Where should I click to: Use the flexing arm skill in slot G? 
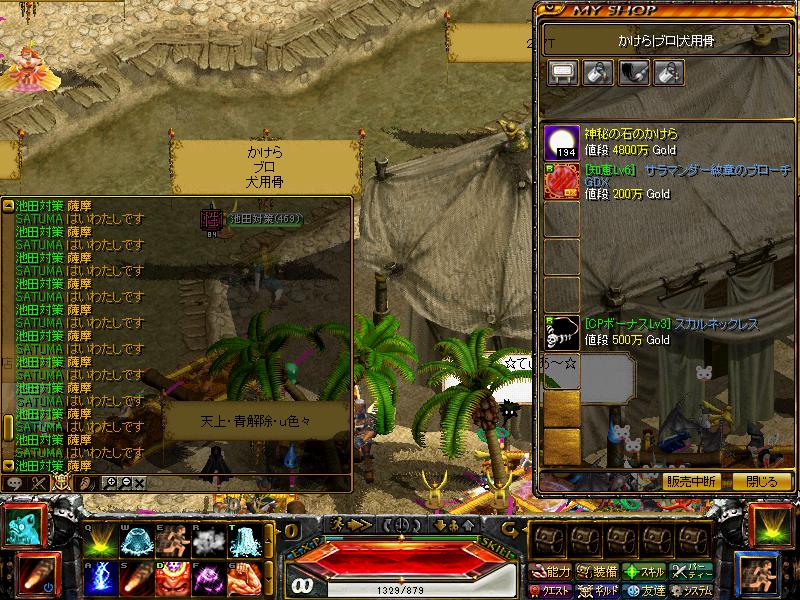click(x=245, y=578)
